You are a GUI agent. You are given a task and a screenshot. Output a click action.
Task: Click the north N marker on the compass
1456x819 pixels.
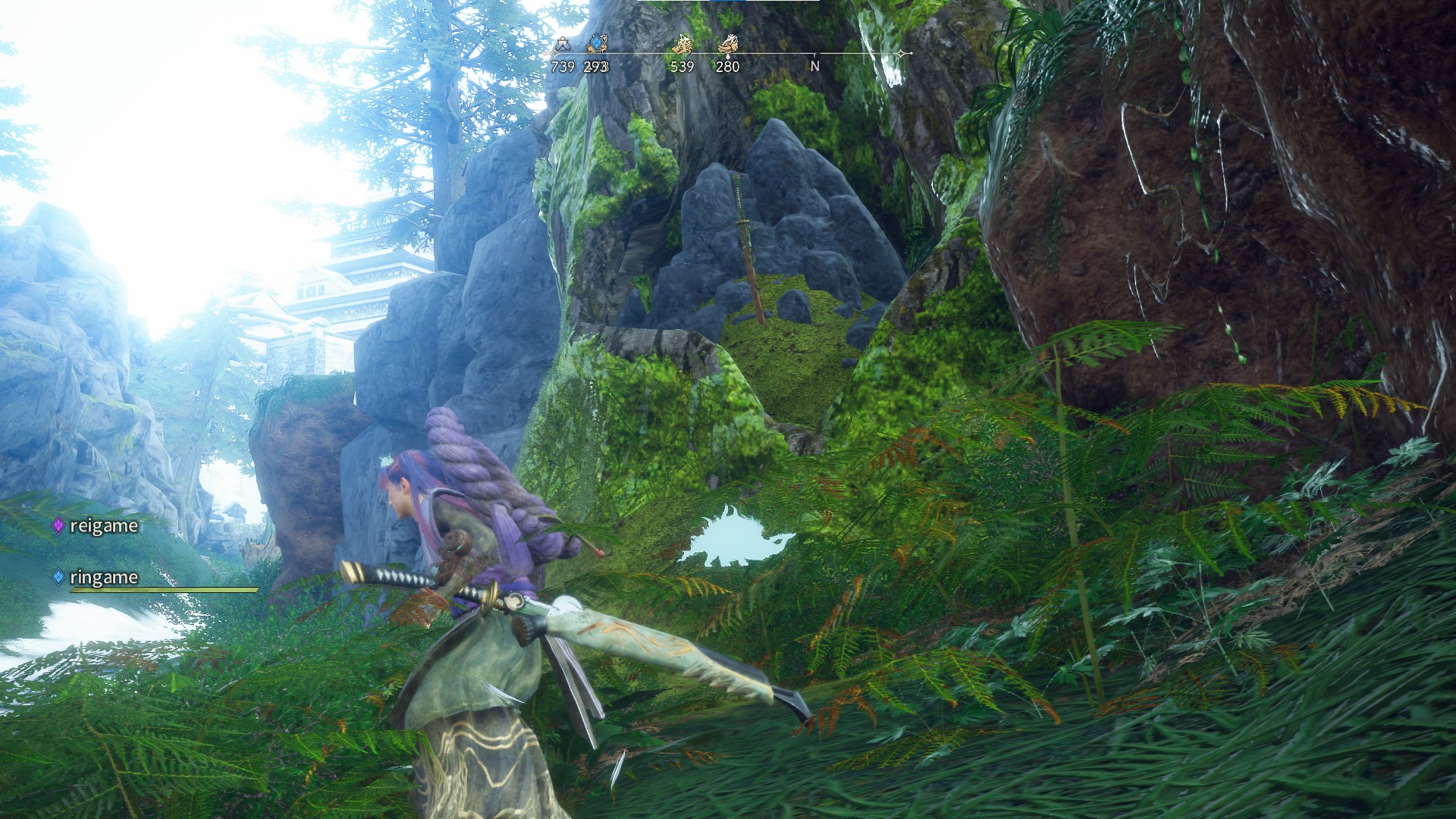tap(815, 66)
